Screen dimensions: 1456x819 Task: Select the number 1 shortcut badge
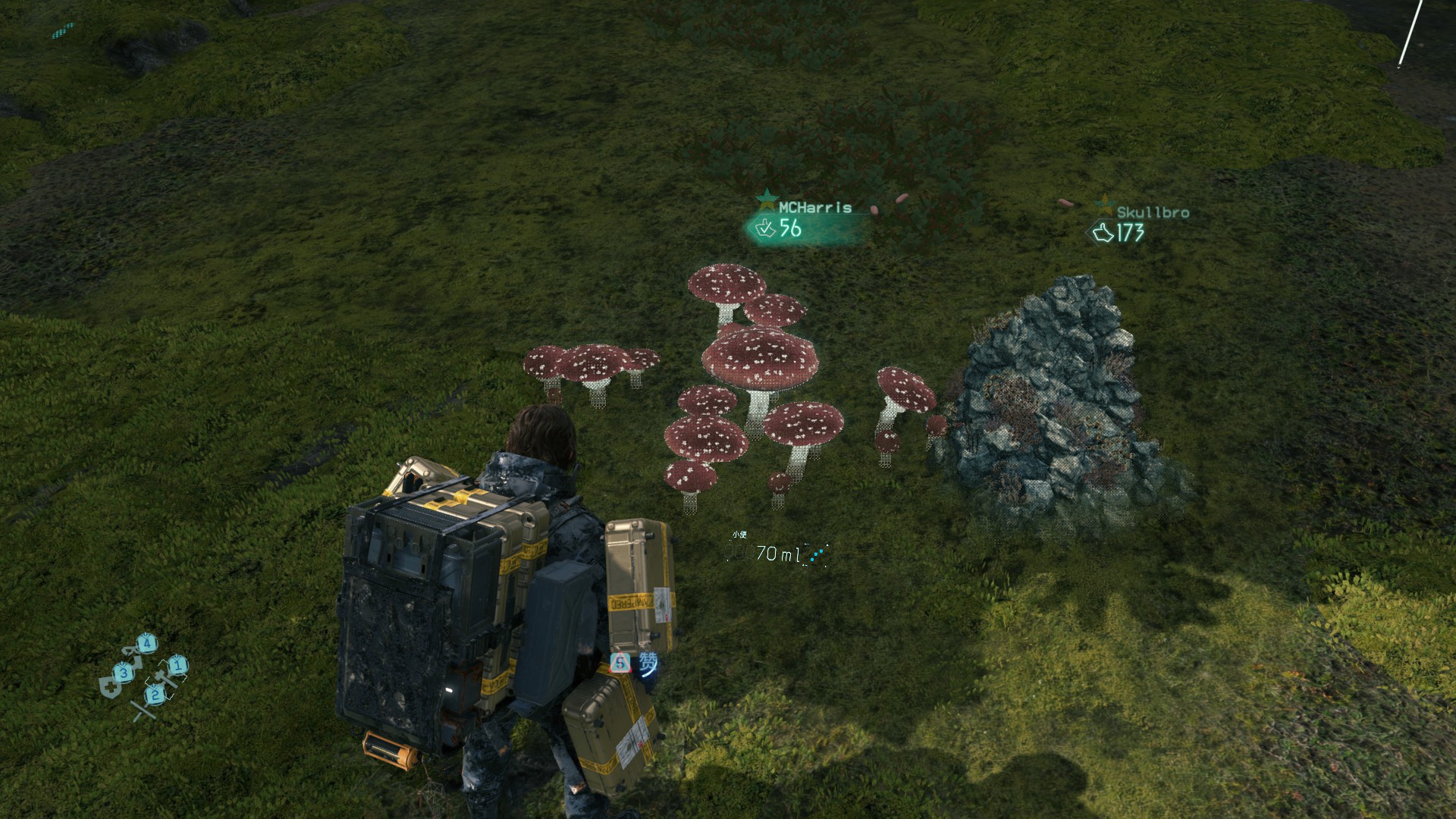pyautogui.click(x=177, y=666)
